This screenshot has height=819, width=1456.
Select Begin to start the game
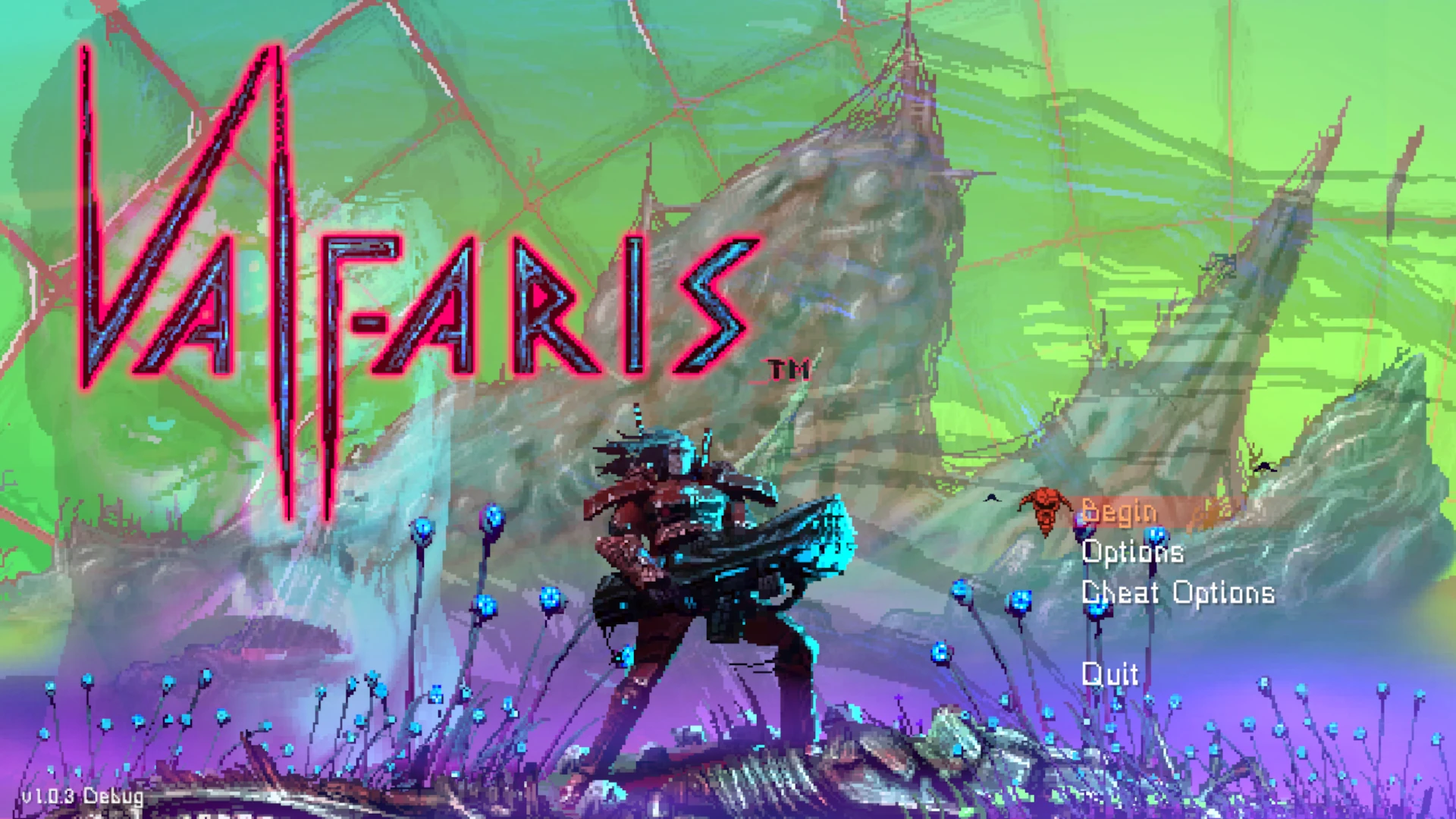pos(1117,512)
